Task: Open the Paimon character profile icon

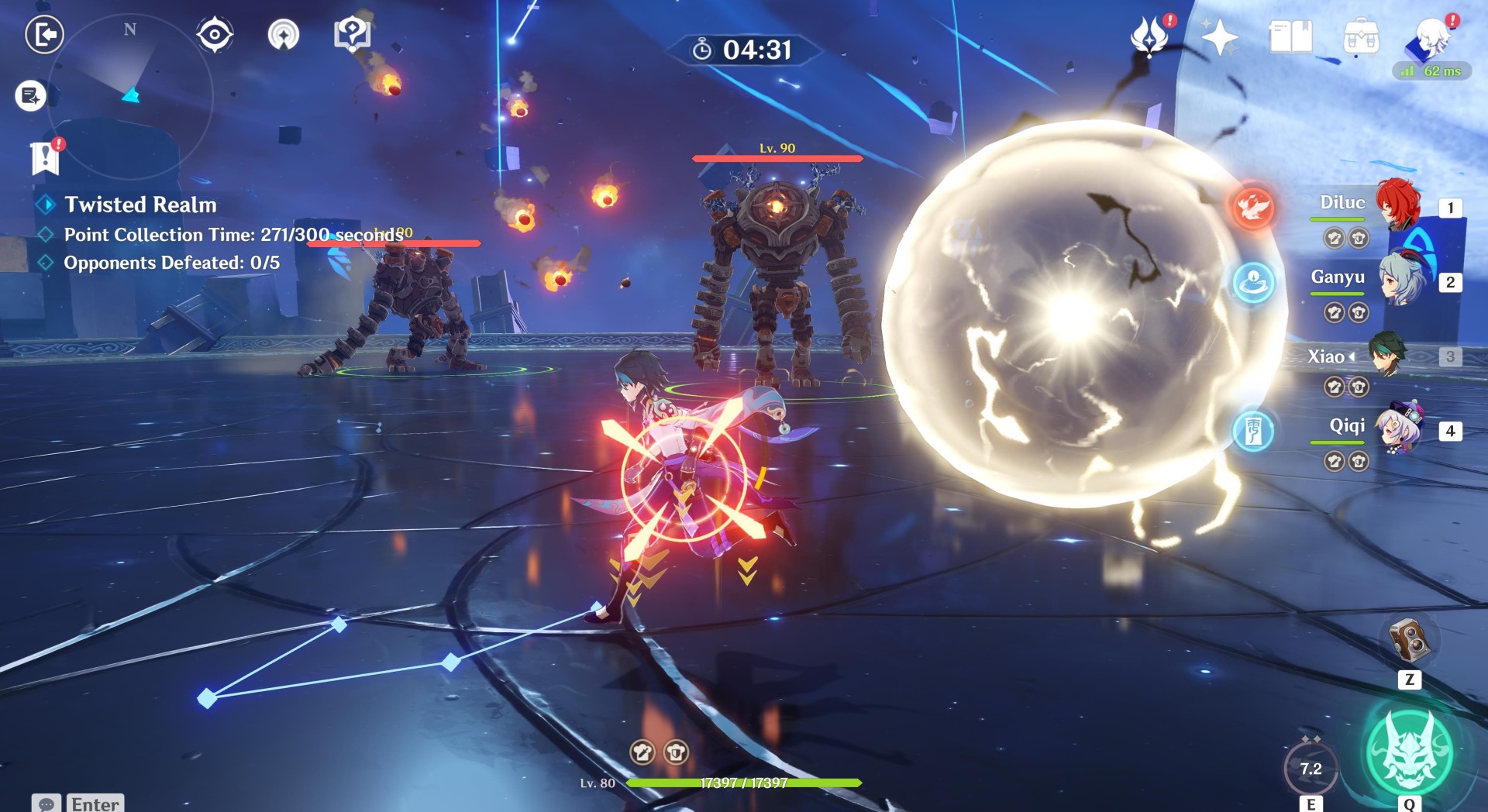Action: (1433, 35)
